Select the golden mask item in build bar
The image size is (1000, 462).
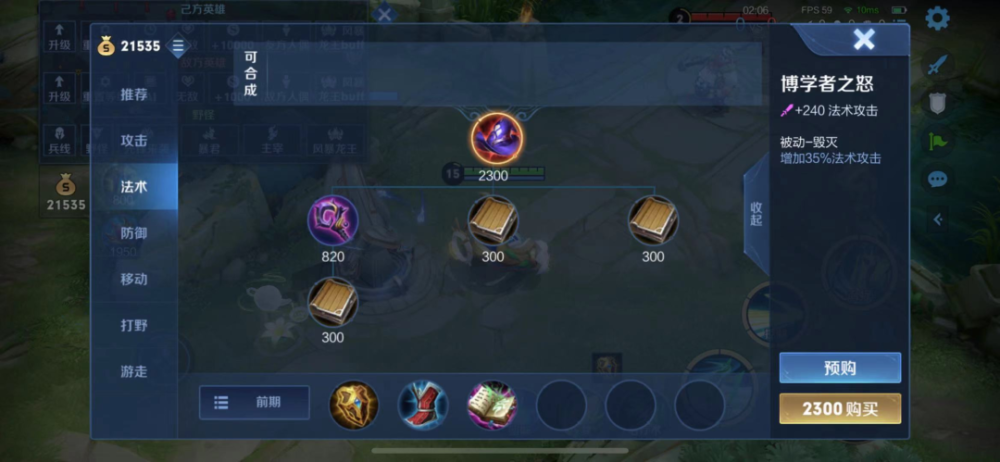354,404
